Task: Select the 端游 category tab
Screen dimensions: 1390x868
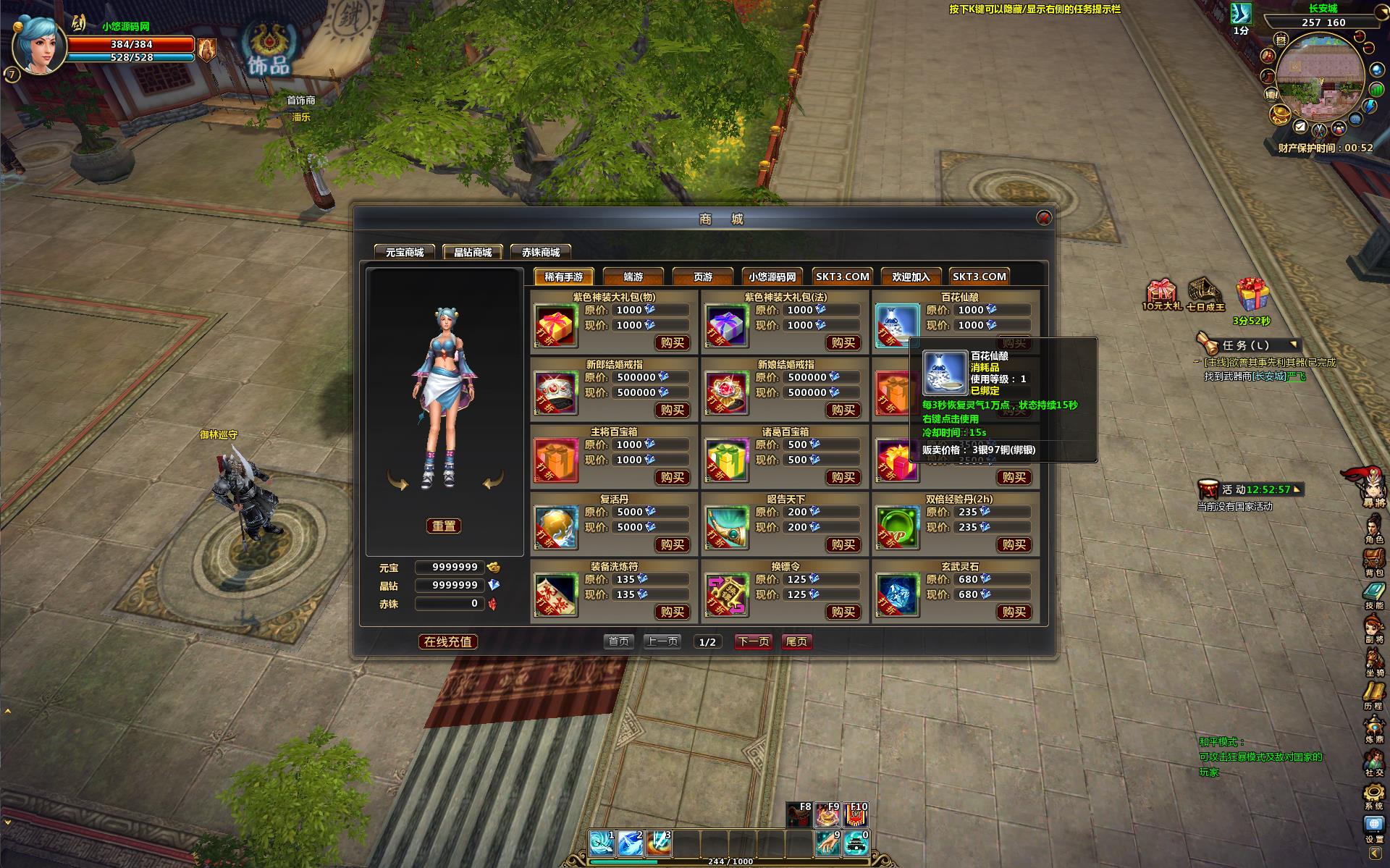Action: [x=633, y=277]
